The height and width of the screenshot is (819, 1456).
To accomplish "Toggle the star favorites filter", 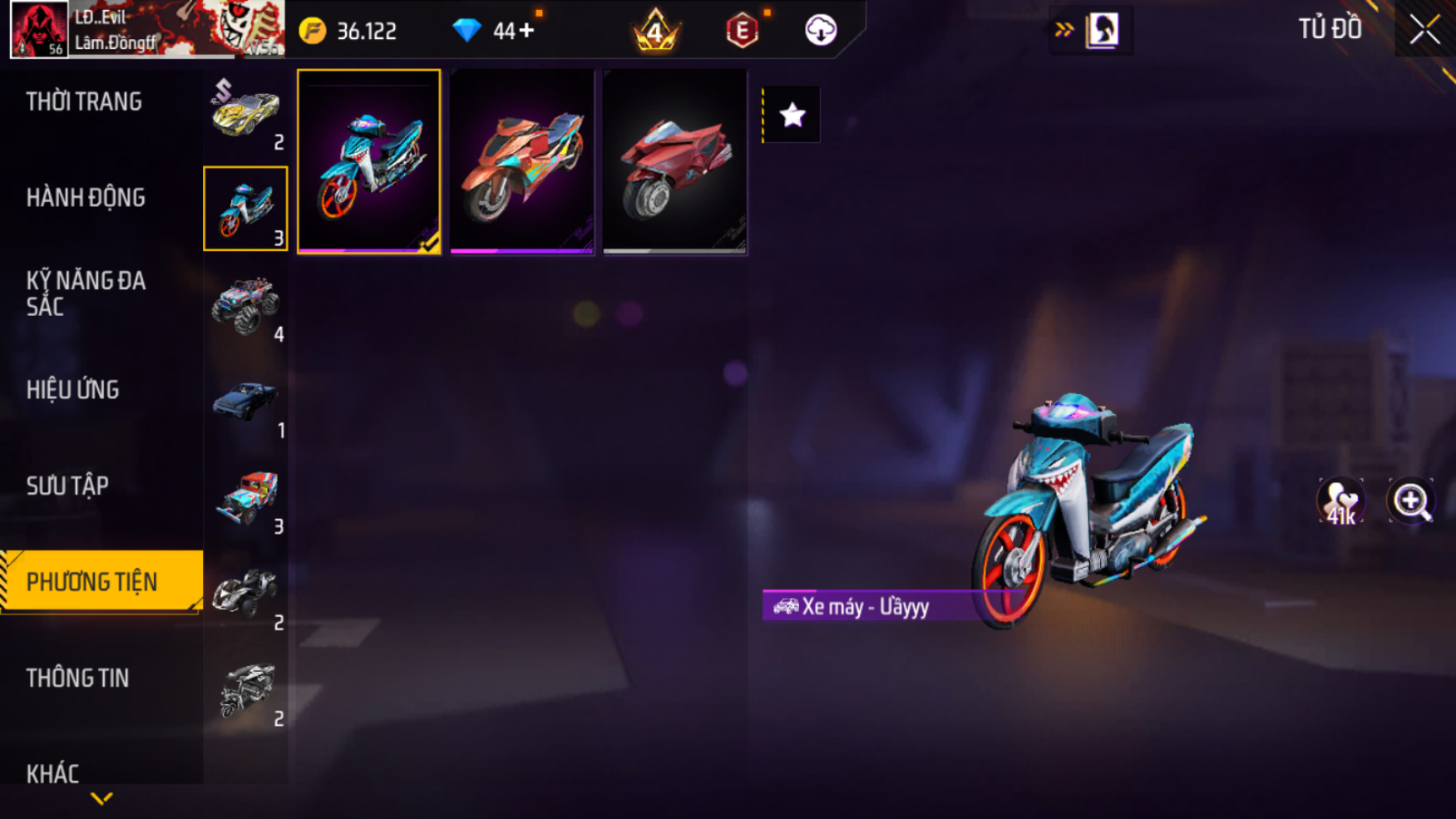I will (x=792, y=115).
